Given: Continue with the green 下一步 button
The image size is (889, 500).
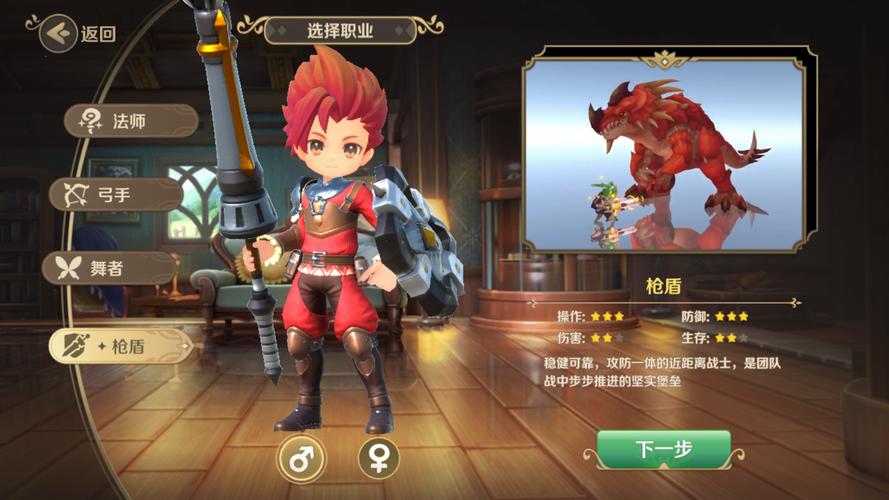Looking at the screenshot, I should point(663,449).
